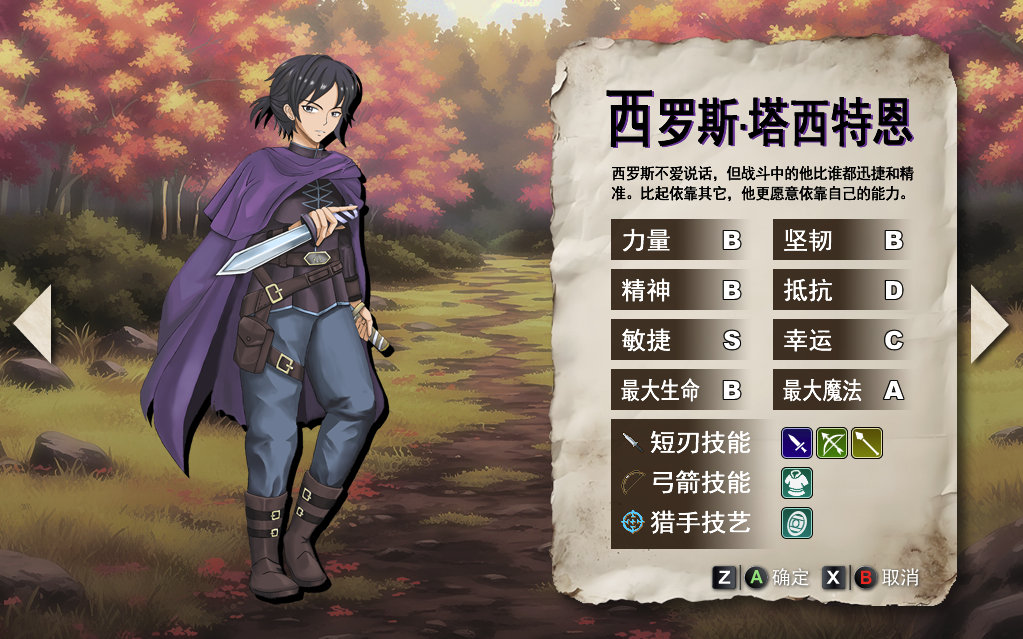This screenshot has height=639, width=1023.
Task: Pick the teal round shield icon
Action: pos(797,523)
